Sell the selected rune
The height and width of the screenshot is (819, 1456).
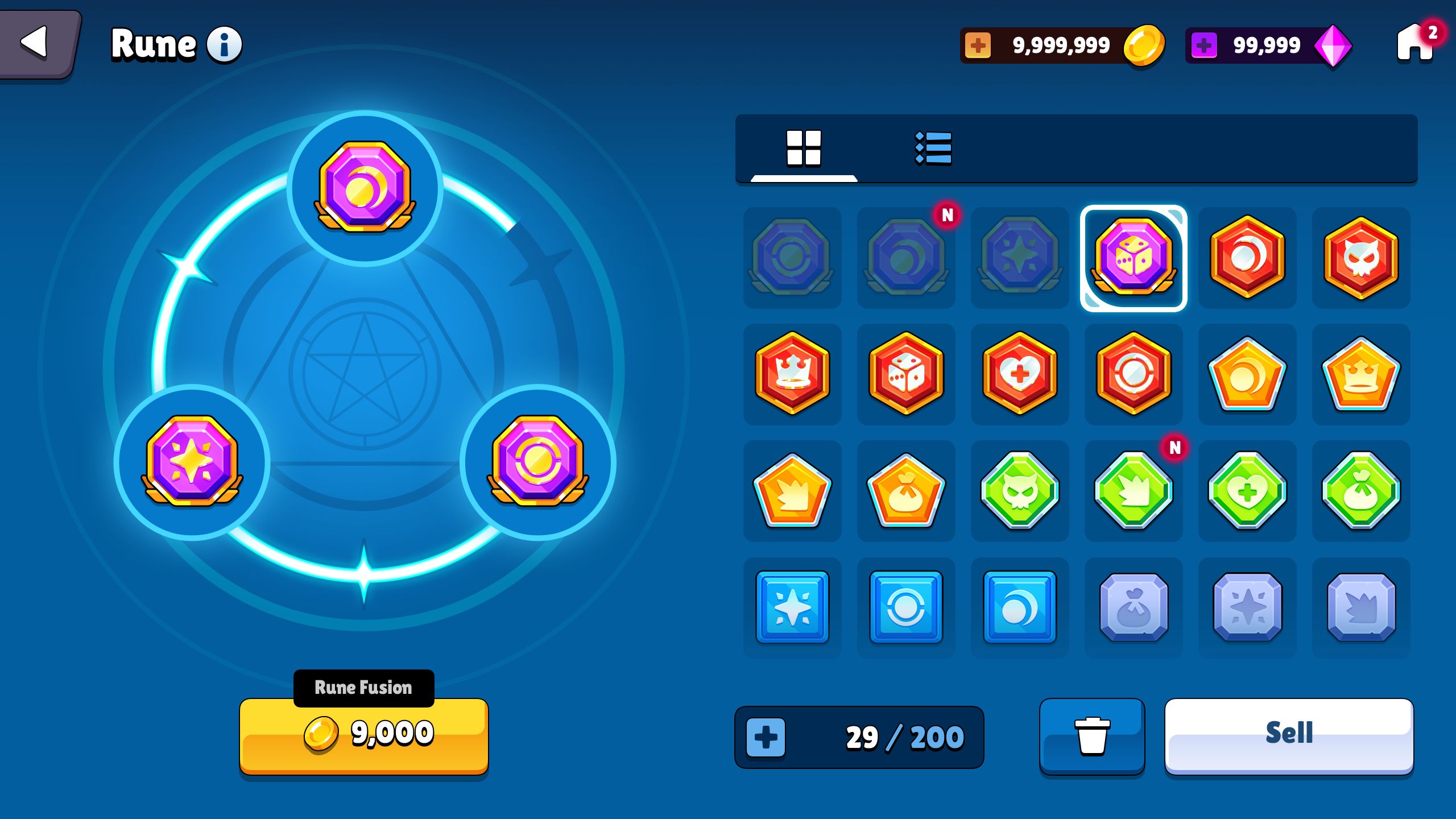coord(1289,735)
